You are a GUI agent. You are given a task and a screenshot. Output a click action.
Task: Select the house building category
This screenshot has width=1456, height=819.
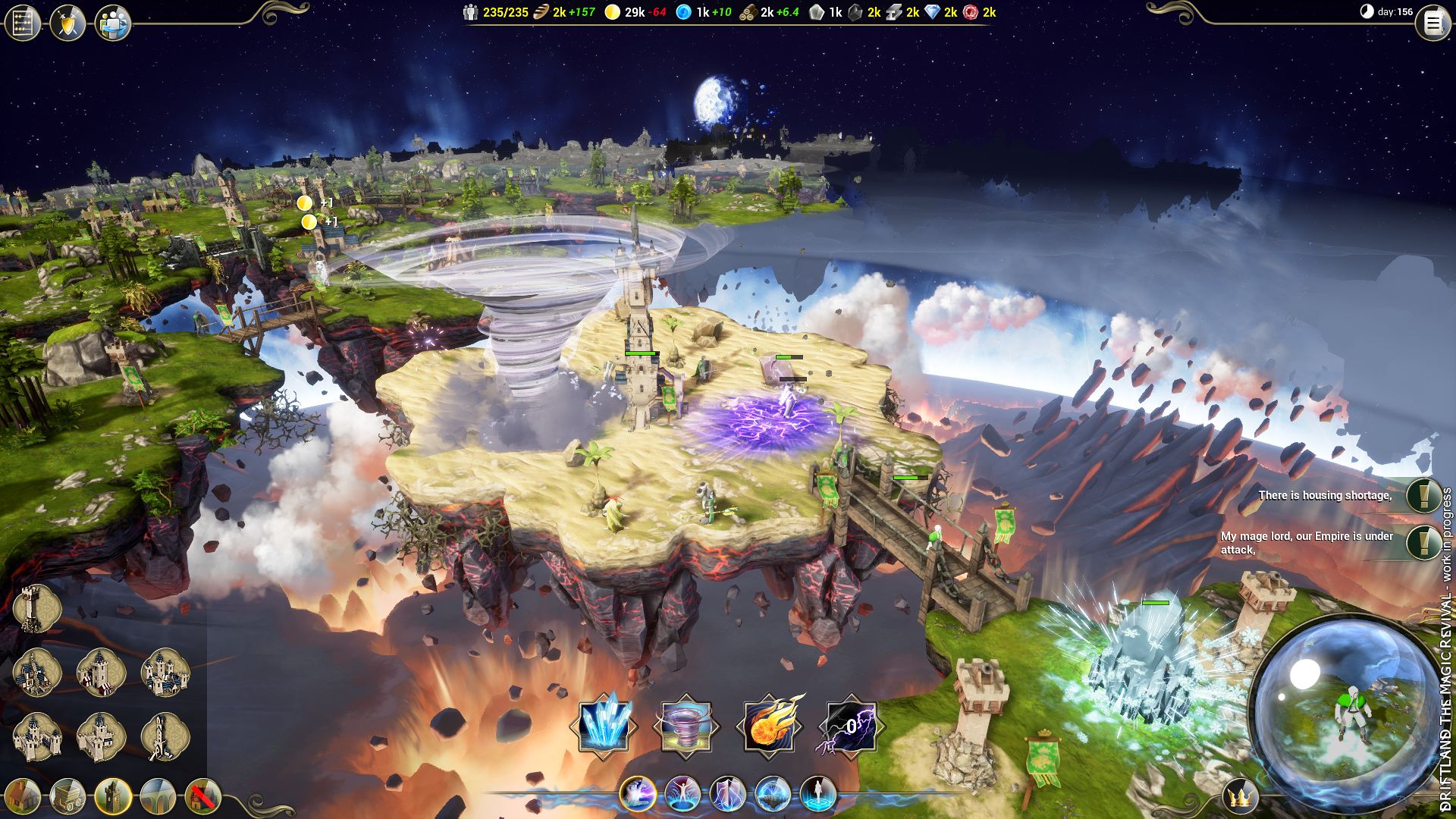pyautogui.click(x=23, y=796)
